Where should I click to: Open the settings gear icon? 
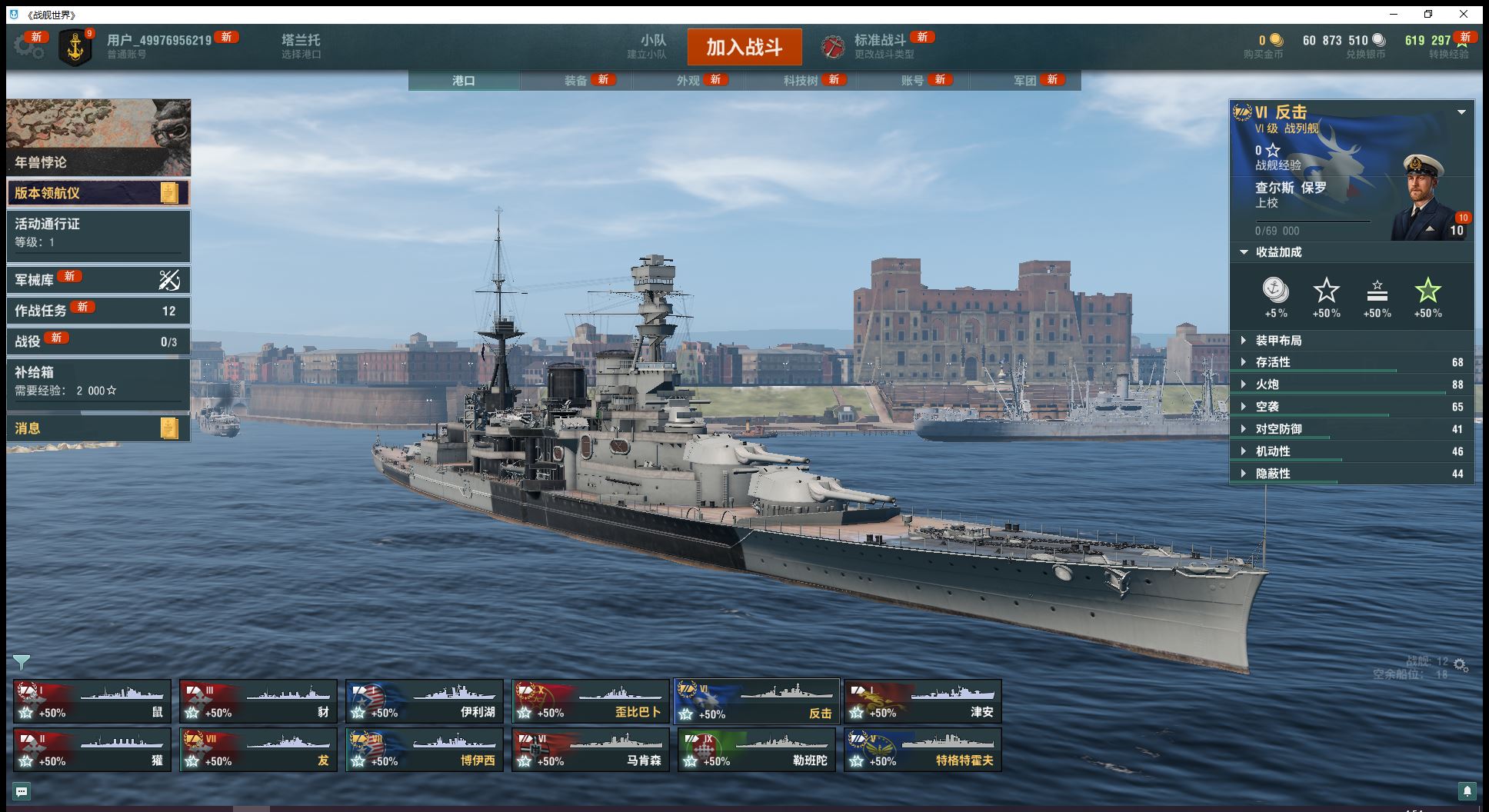(28, 47)
